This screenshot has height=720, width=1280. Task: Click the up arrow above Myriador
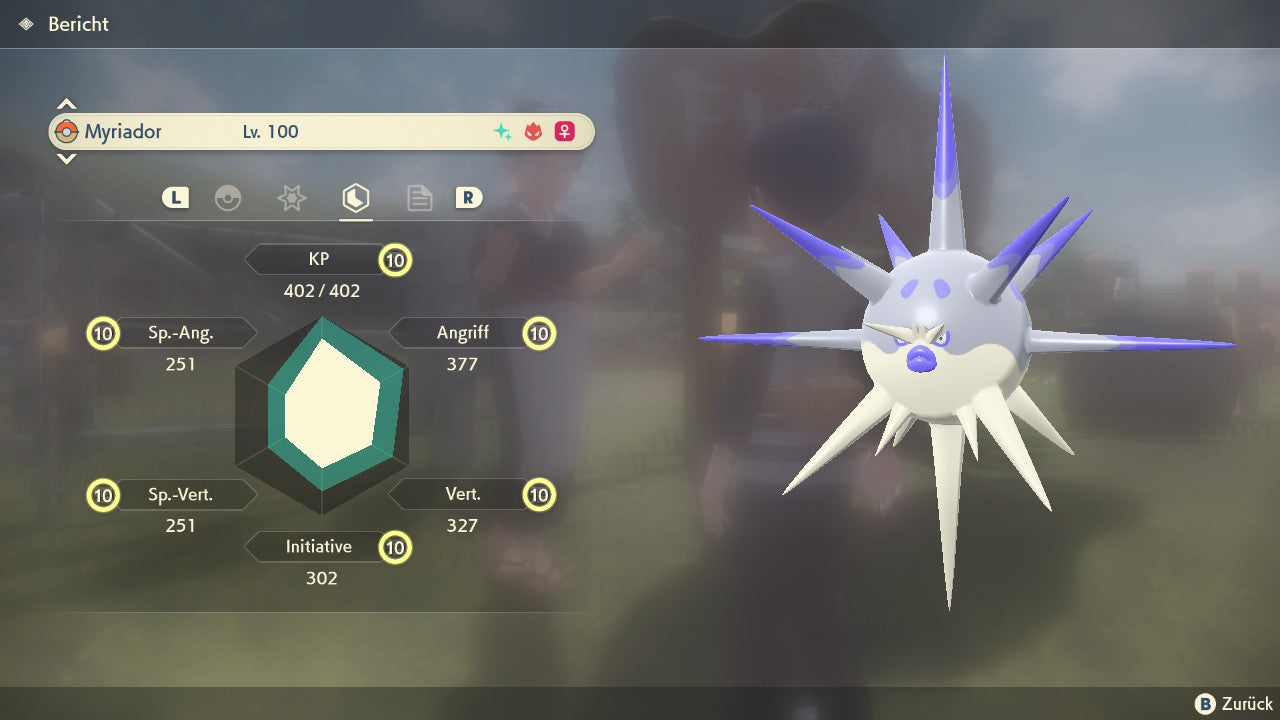click(x=66, y=104)
